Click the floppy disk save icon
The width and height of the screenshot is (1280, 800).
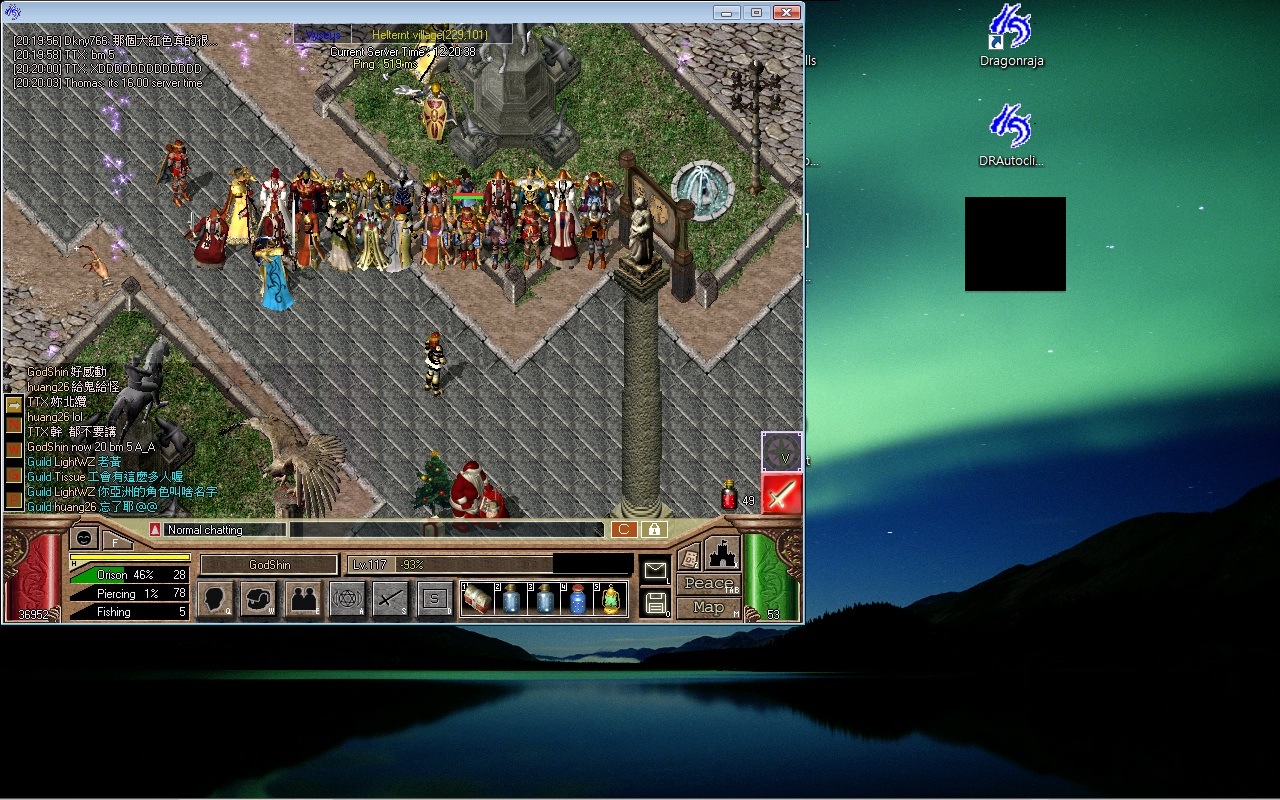coord(655,603)
